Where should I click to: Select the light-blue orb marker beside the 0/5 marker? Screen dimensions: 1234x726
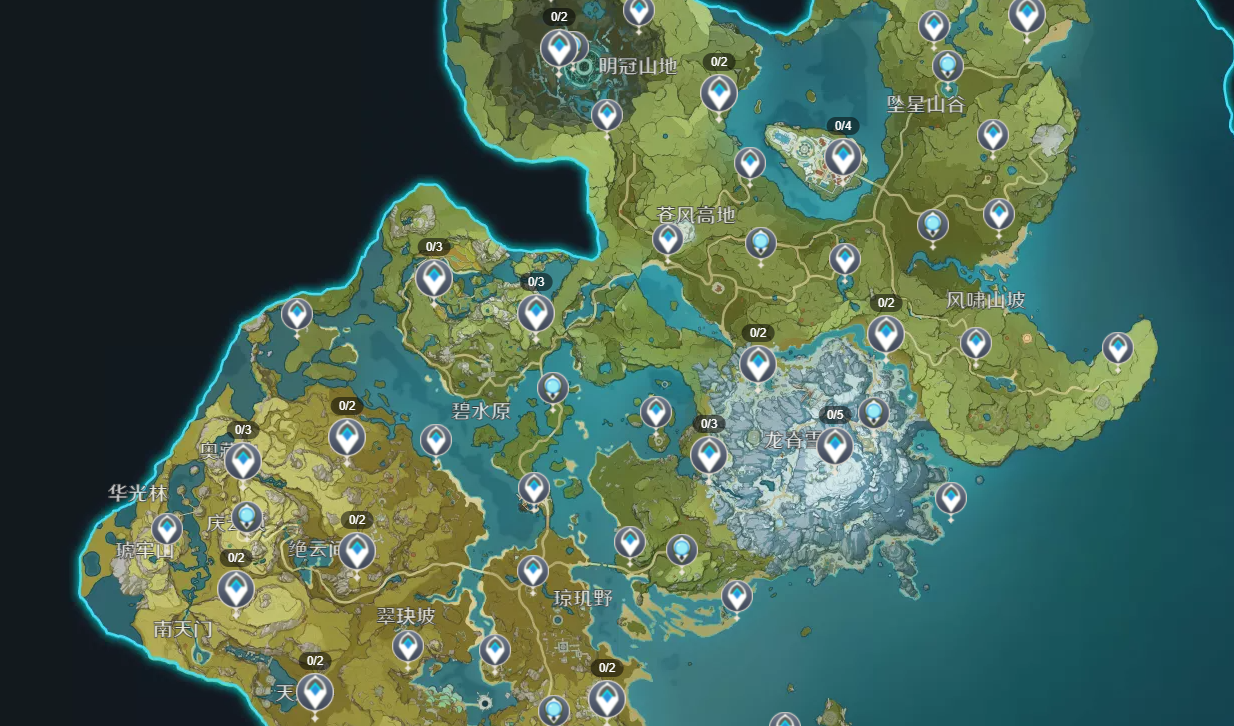(x=874, y=412)
